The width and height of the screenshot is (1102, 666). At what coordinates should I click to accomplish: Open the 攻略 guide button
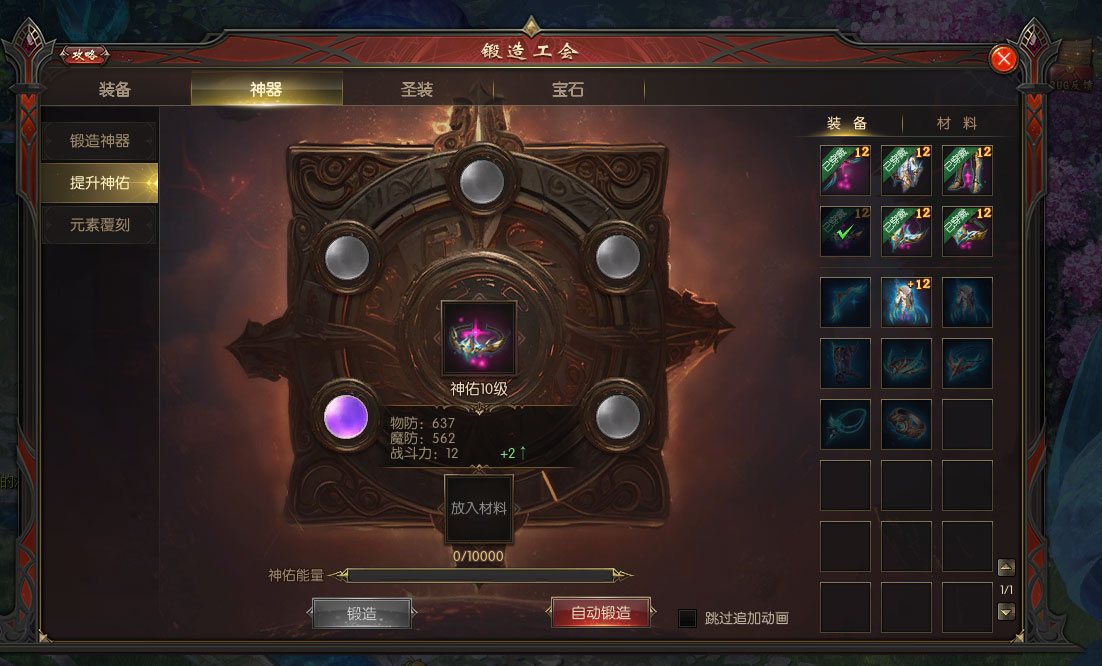[x=85, y=56]
